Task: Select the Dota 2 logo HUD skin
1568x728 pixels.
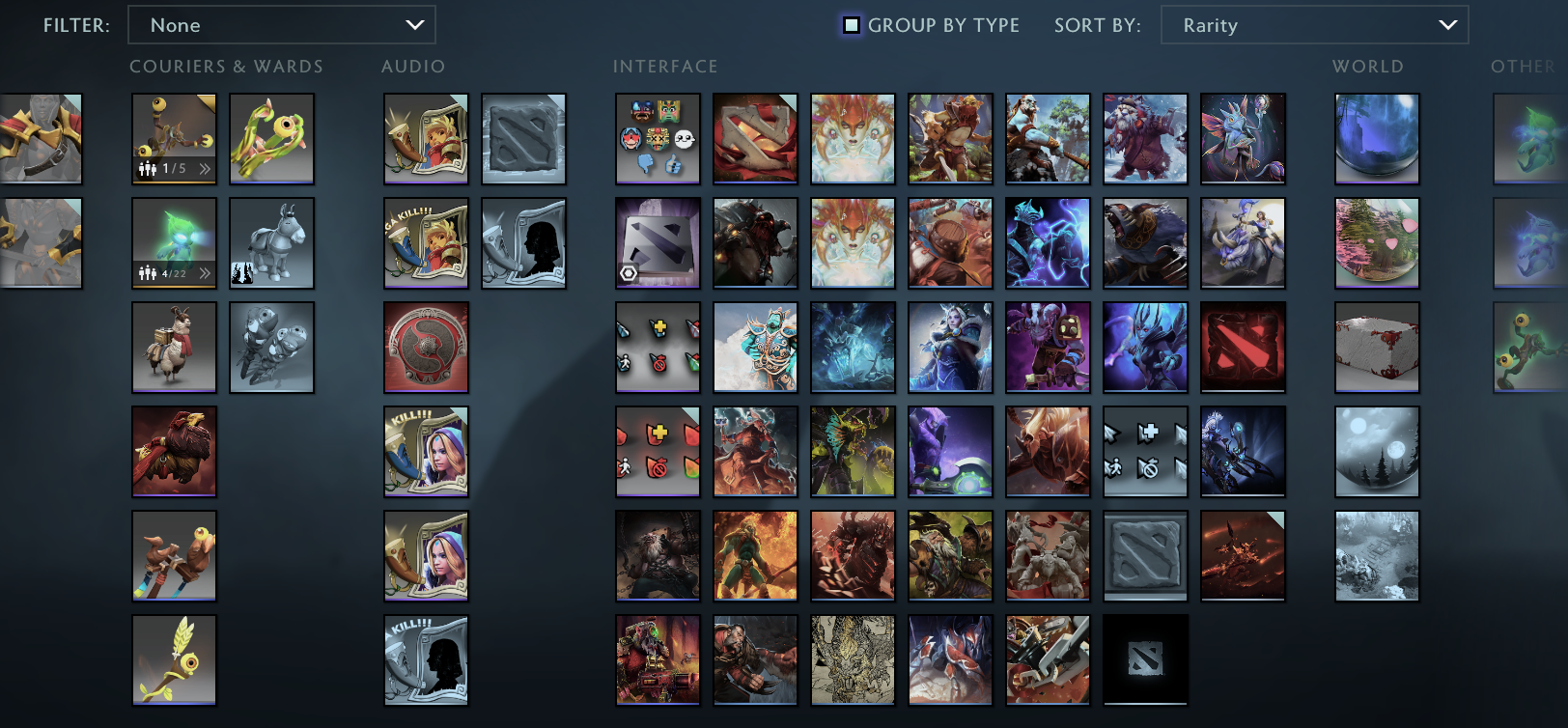Action: [657, 243]
